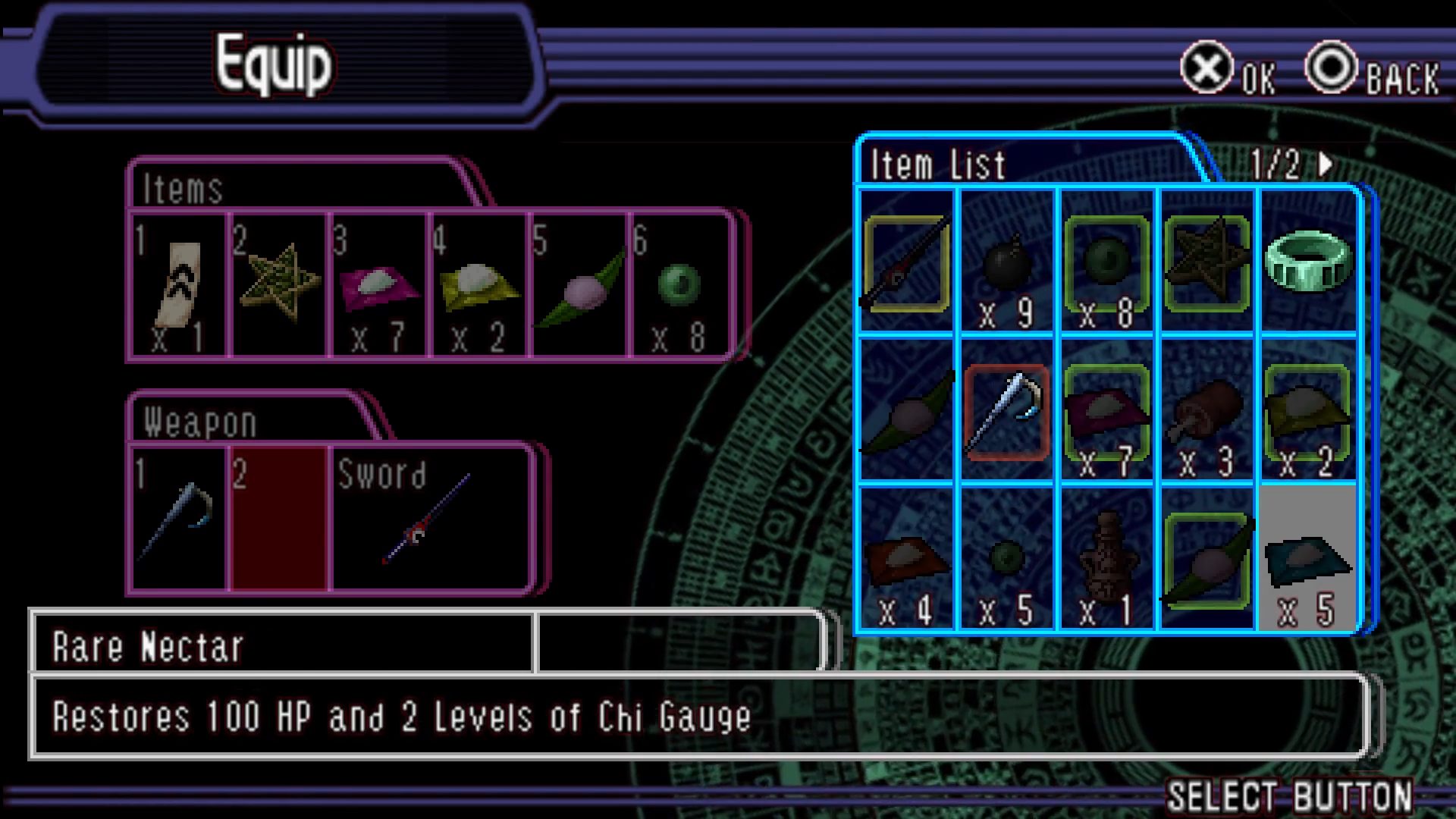Choose the sickle in Weapon slot 1
Screen dimensions: 1456x819
coord(179,518)
